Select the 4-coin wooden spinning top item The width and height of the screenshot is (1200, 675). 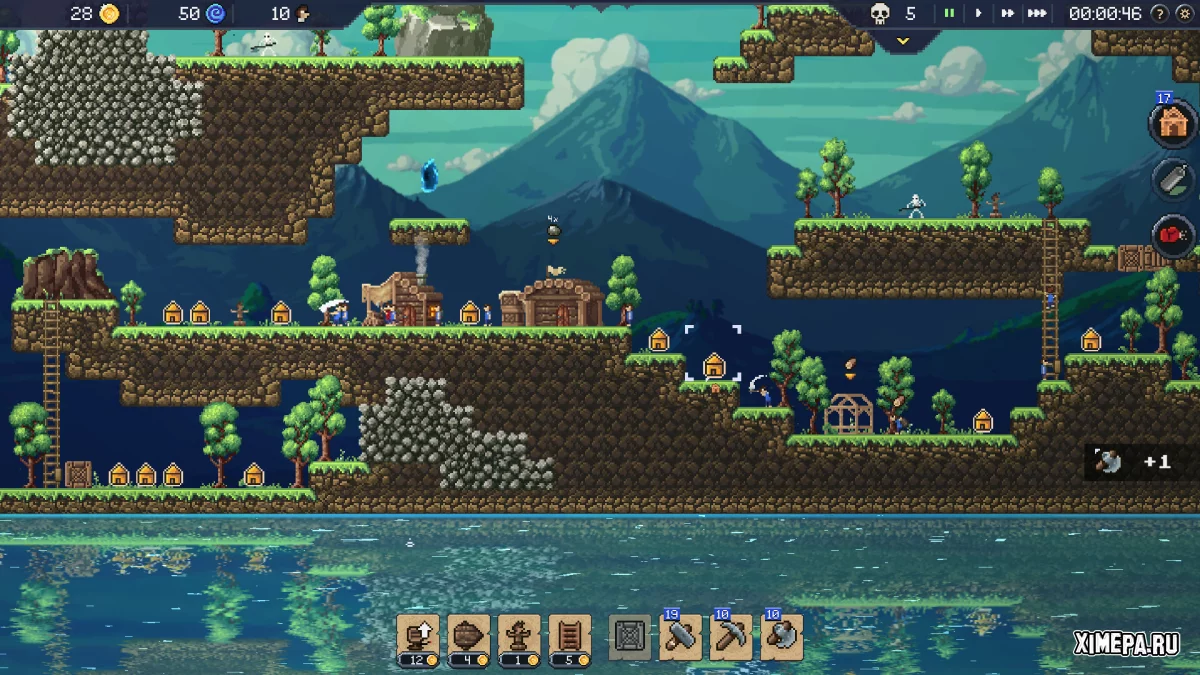(468, 636)
